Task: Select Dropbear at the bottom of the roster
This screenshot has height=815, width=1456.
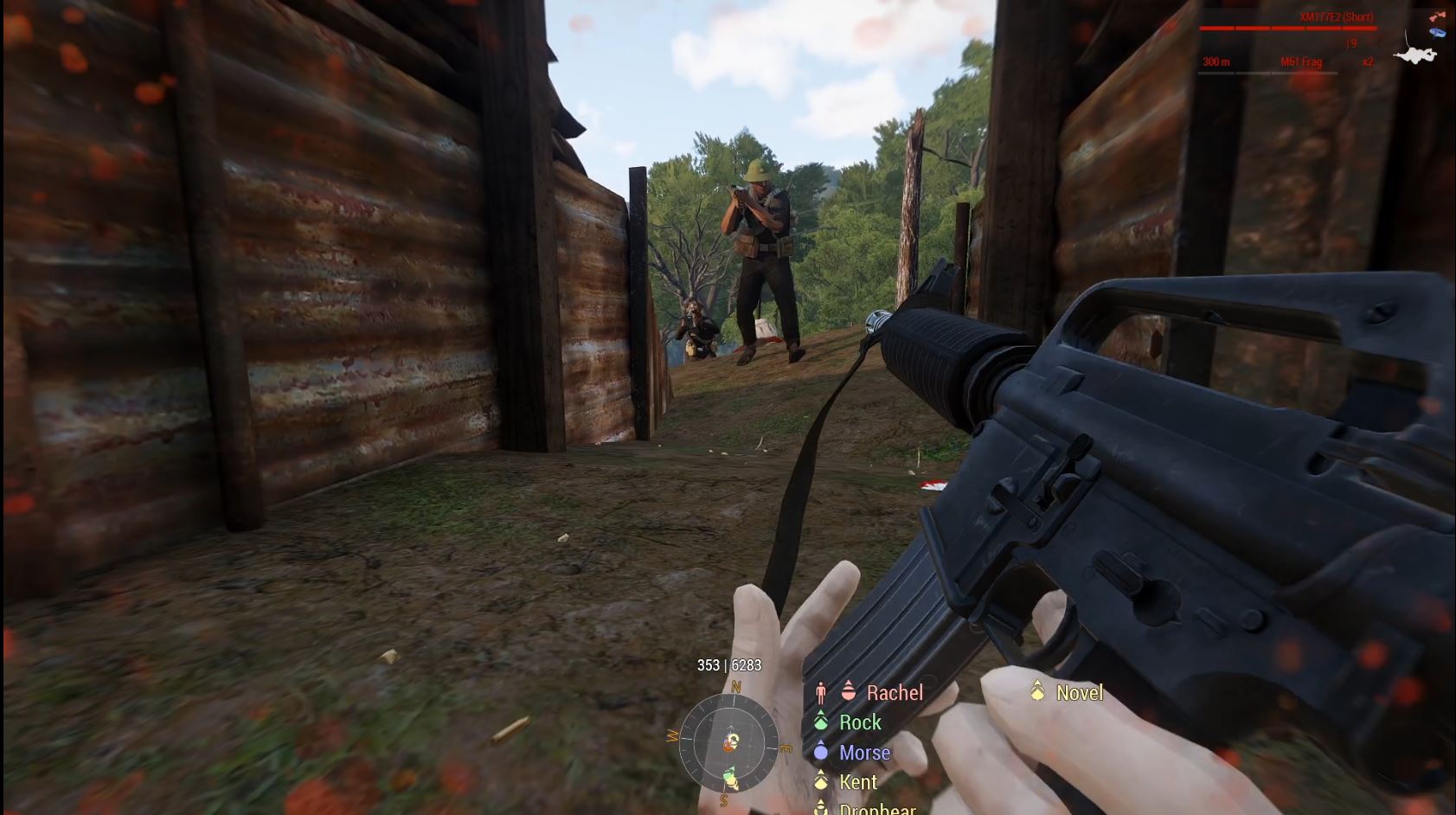Action: (876, 809)
